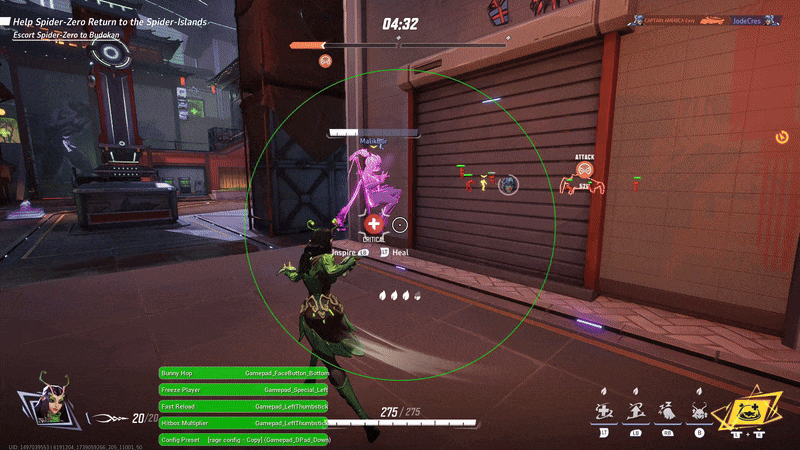
Task: Trigger the insect head ability icon
Action: (700, 410)
